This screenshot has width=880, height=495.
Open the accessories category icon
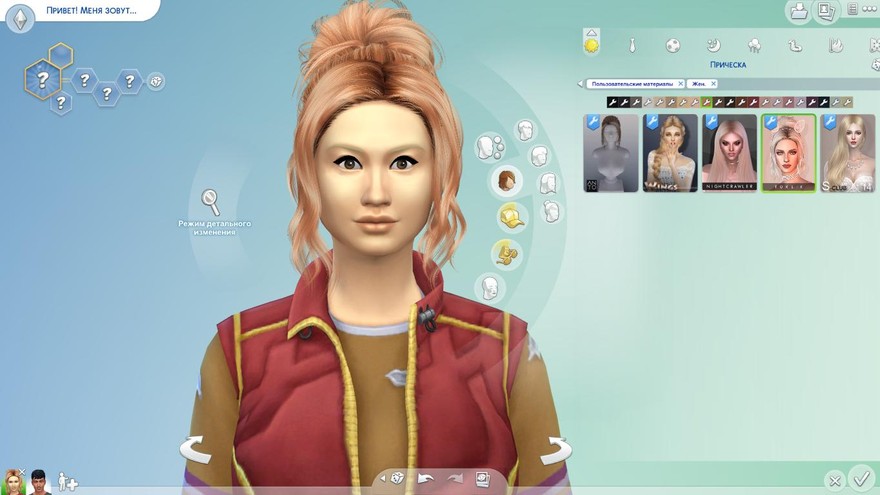(x=506, y=253)
